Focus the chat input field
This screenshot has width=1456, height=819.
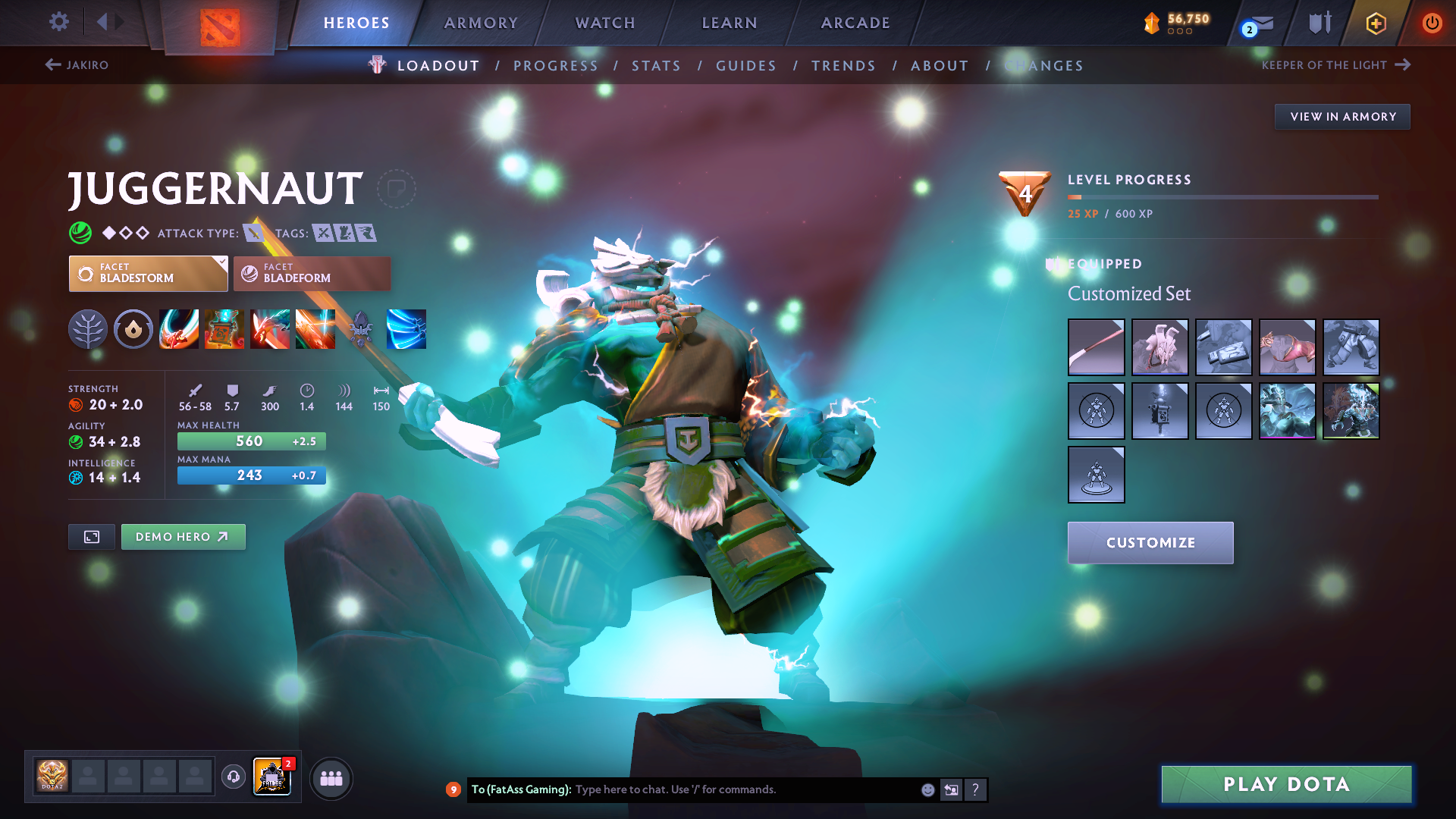click(x=743, y=789)
